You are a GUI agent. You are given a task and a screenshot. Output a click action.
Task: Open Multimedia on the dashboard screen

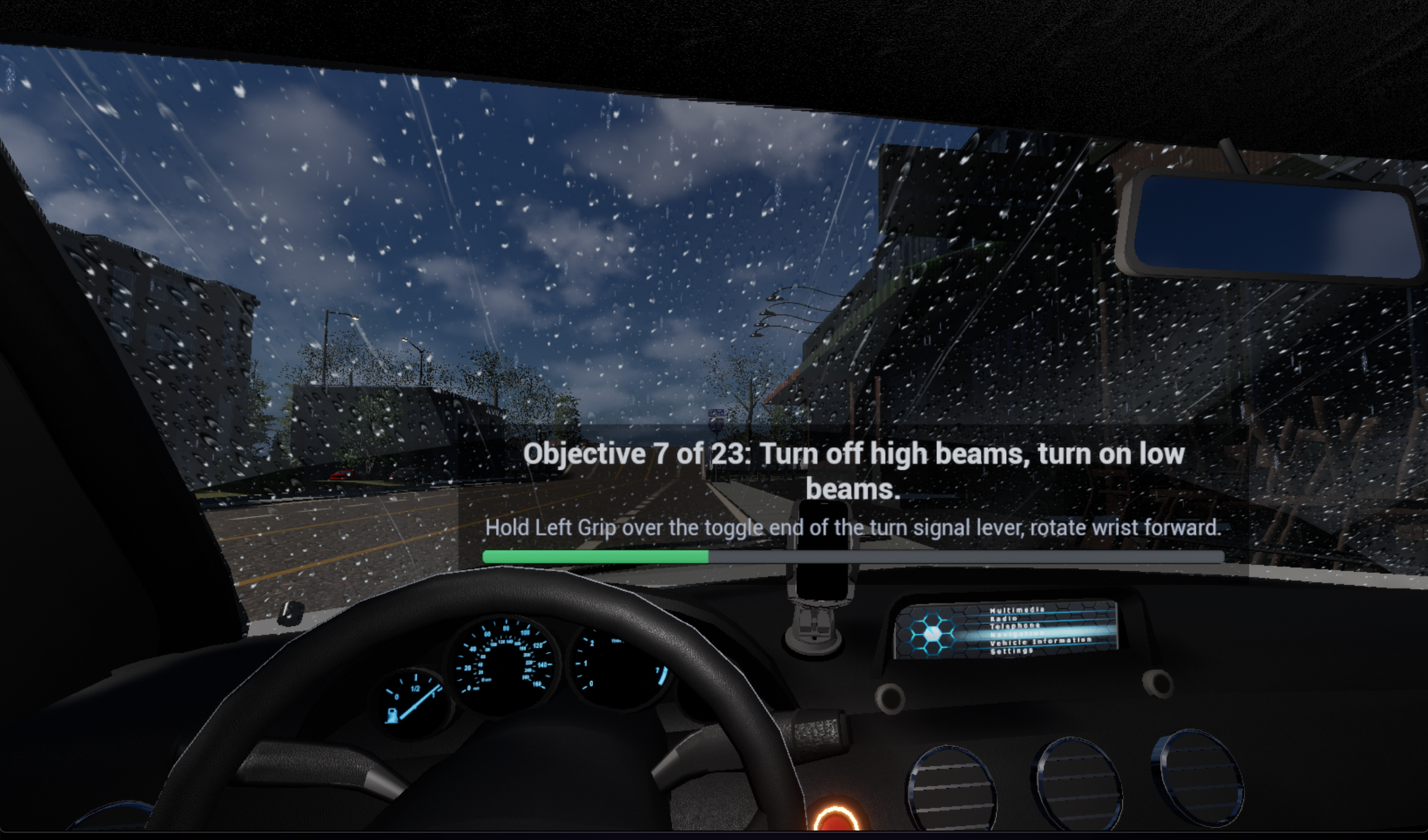1017,610
